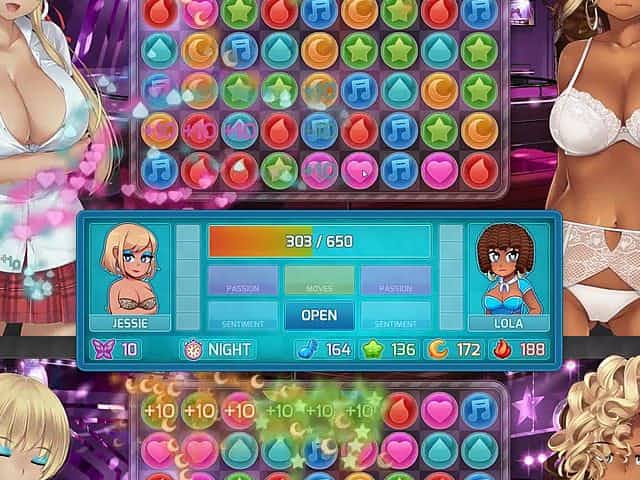Select Jessie's character portrait

coord(130,268)
